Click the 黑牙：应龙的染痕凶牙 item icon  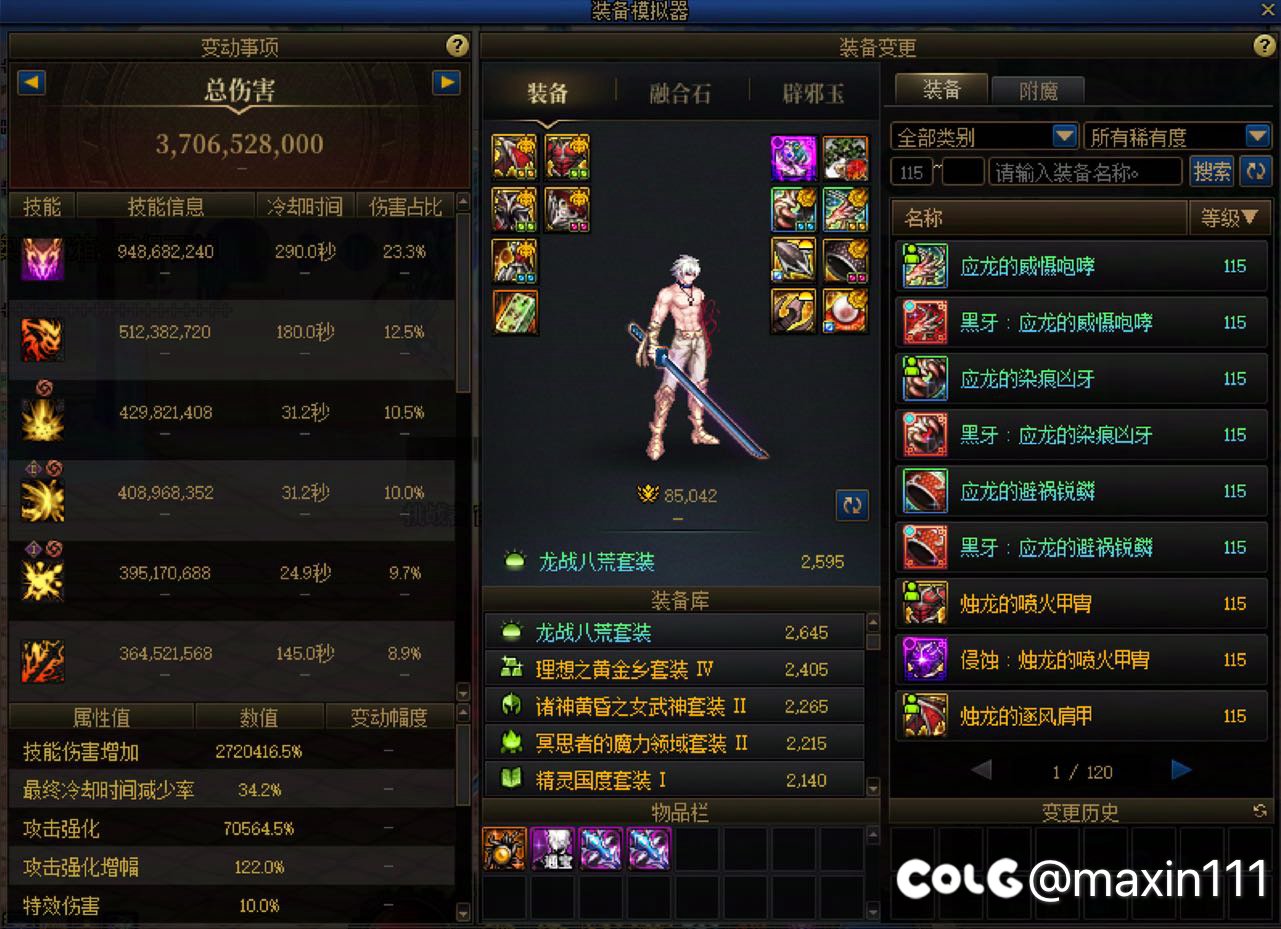click(x=924, y=434)
